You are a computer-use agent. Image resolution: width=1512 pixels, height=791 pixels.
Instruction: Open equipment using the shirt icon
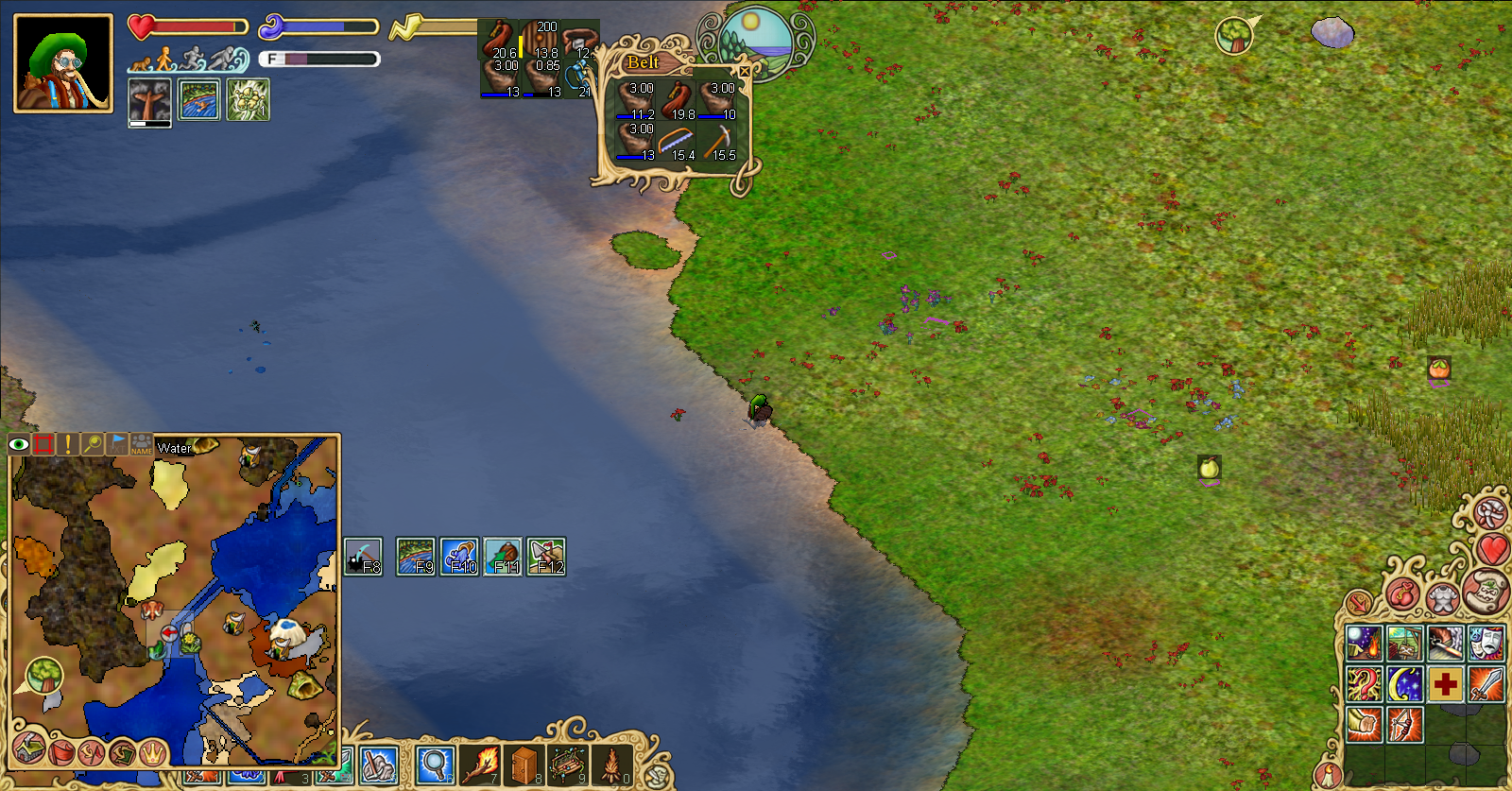tap(1441, 599)
